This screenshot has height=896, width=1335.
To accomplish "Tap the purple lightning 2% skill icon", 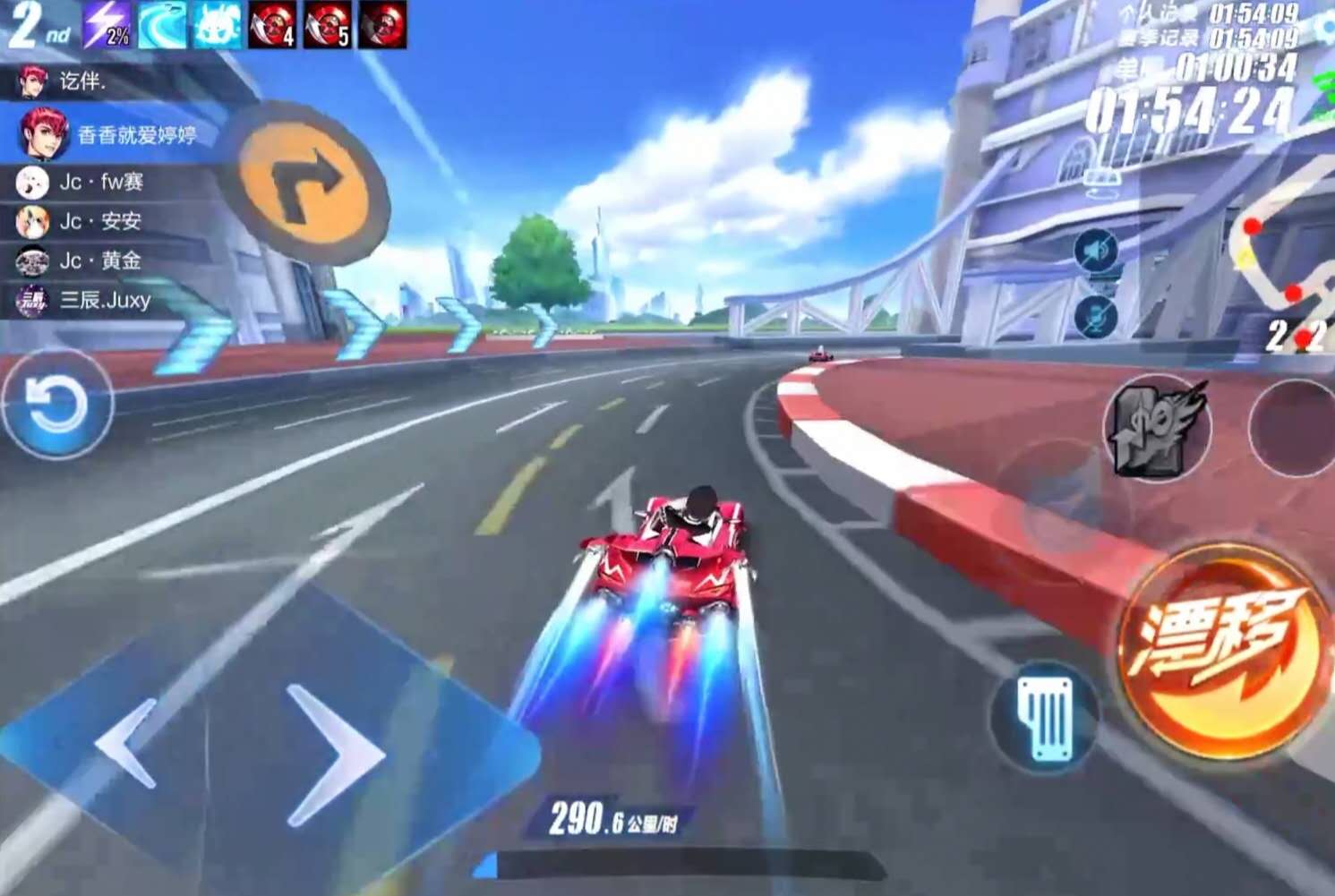I will click(x=107, y=24).
